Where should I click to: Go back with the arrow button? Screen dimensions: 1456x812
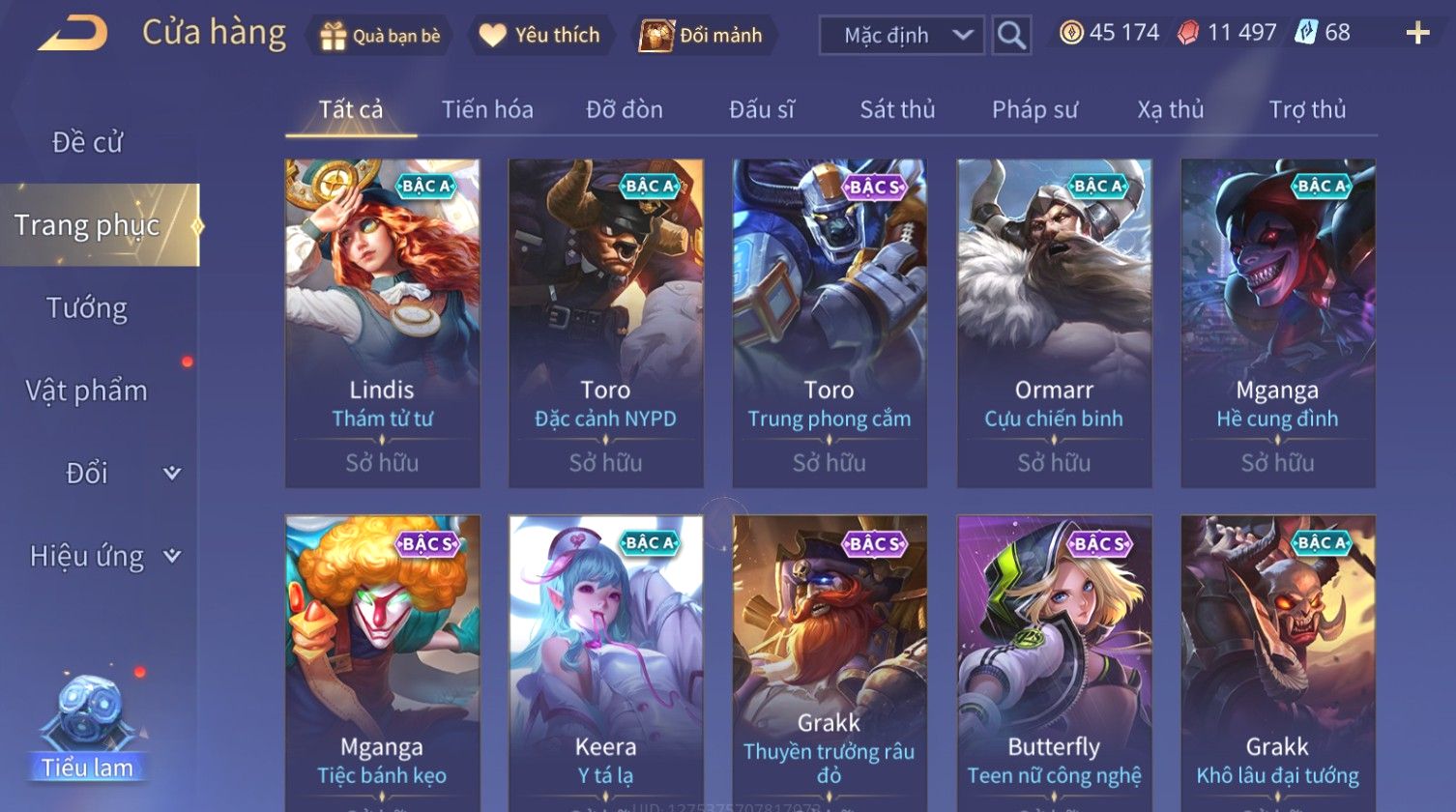(x=73, y=34)
